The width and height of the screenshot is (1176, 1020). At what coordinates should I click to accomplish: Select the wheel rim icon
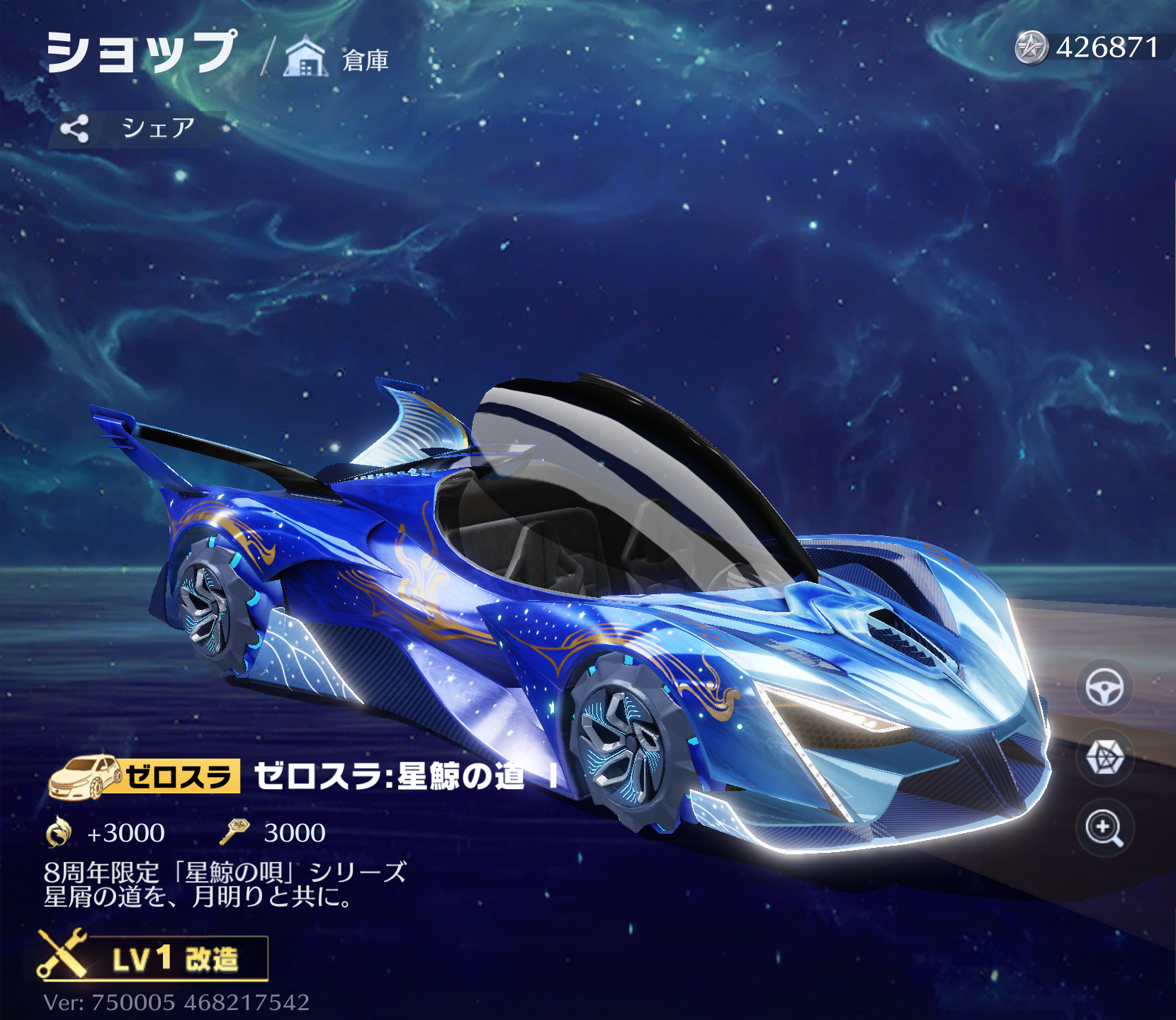pyautogui.click(x=1104, y=757)
